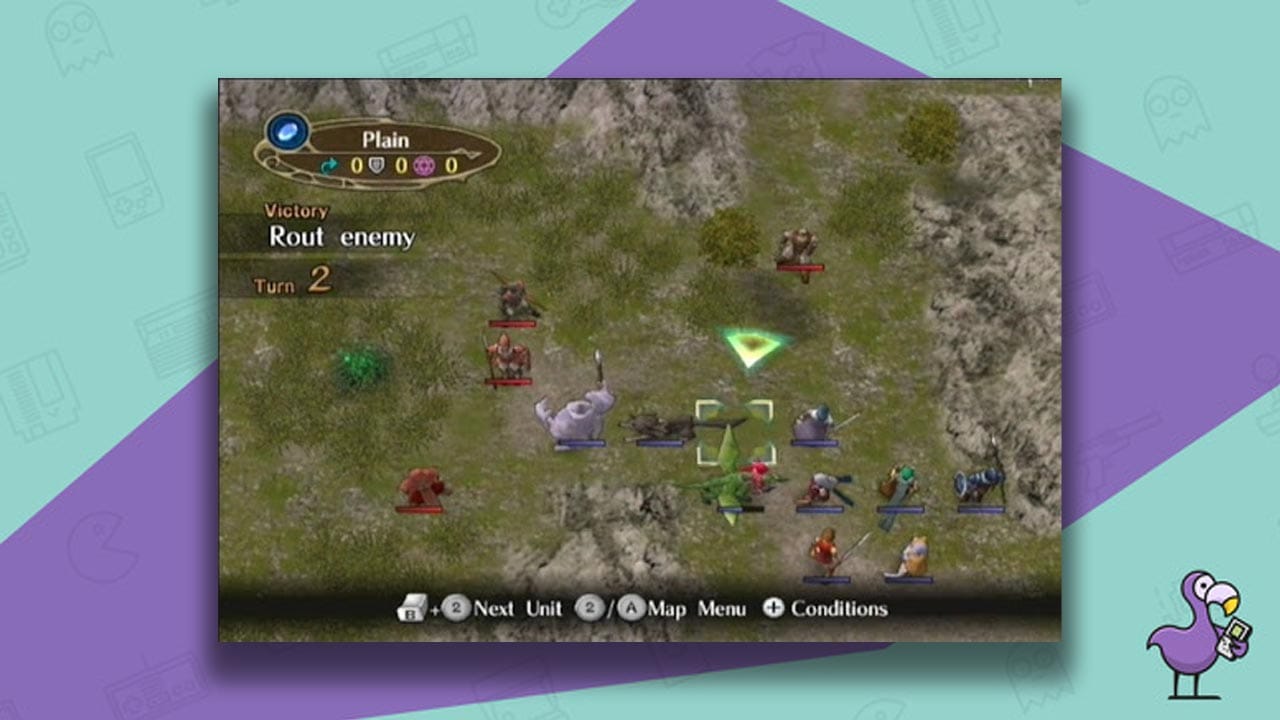Viewport: 1280px width, 720px height.
Task: Select the red armored enemy unit
Action: point(423,483)
